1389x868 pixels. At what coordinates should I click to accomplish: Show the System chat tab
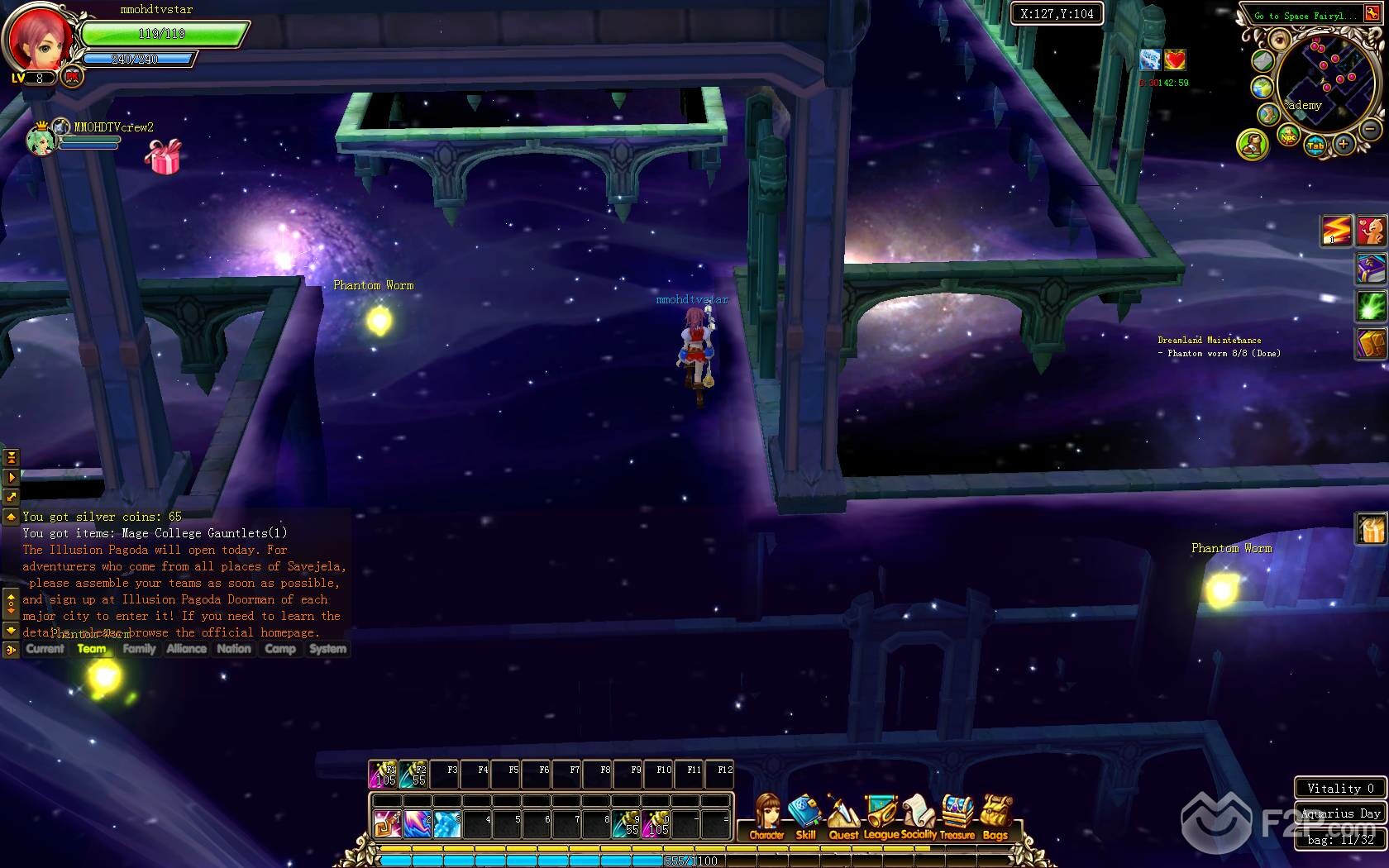pos(327,649)
